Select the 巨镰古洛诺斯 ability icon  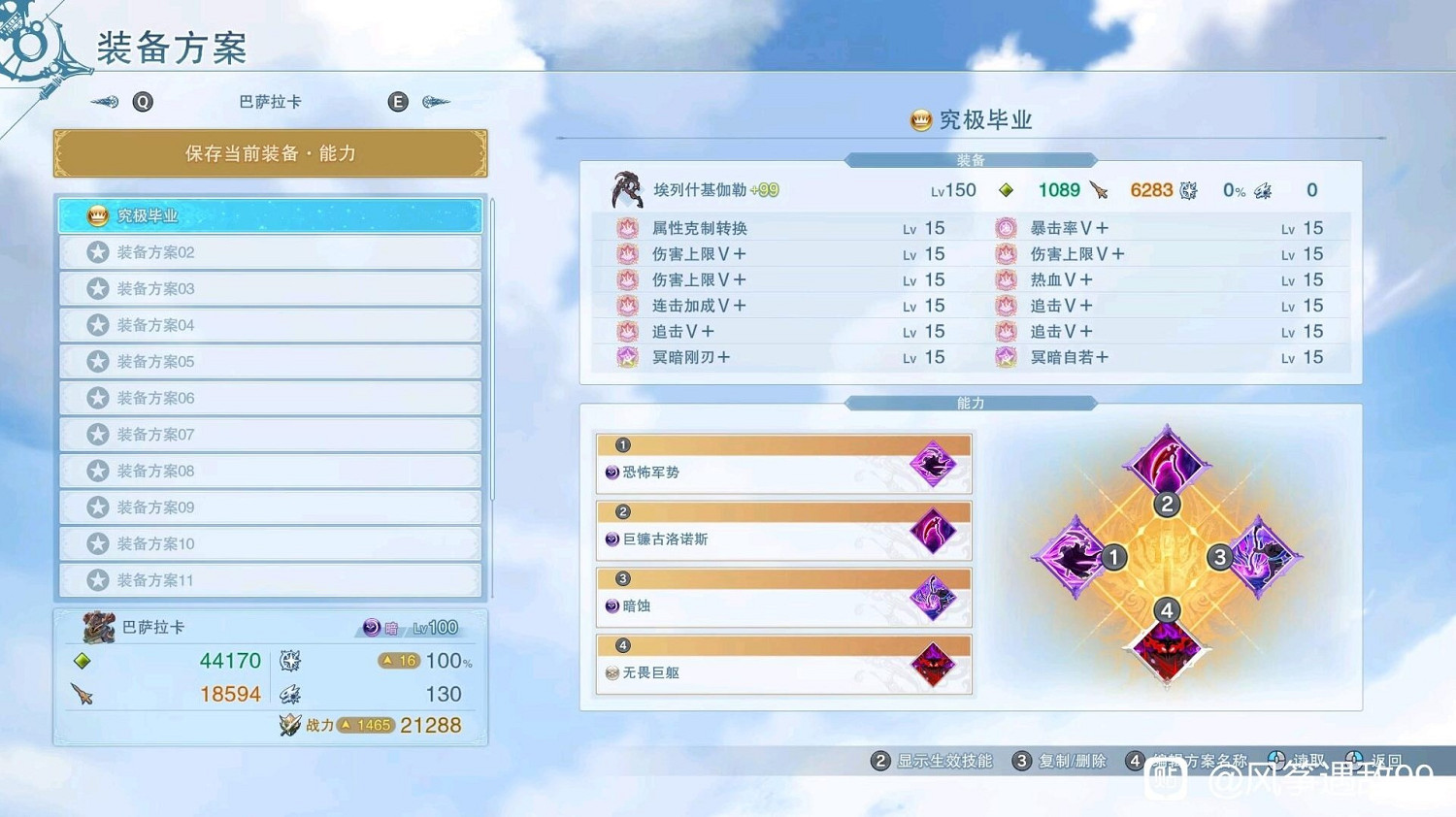pos(934,531)
